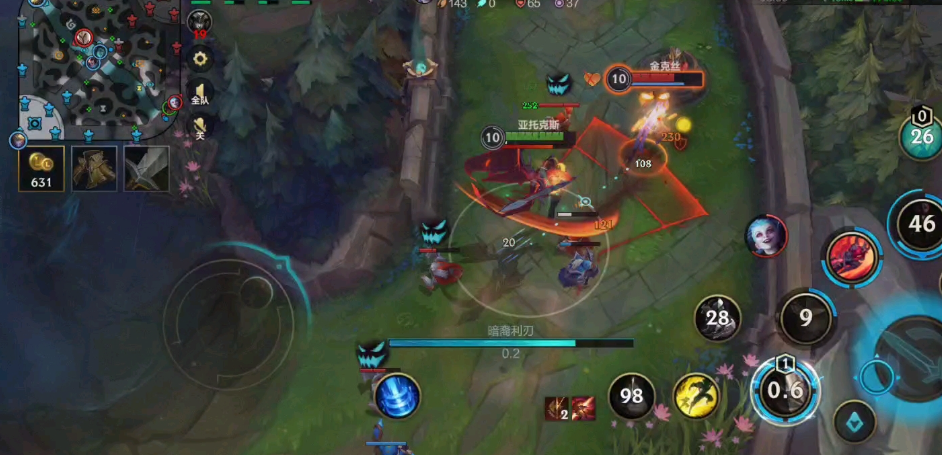Screen dimensions: 942x455
Task: Tap the blue diamond ward button
Action: 855,421
